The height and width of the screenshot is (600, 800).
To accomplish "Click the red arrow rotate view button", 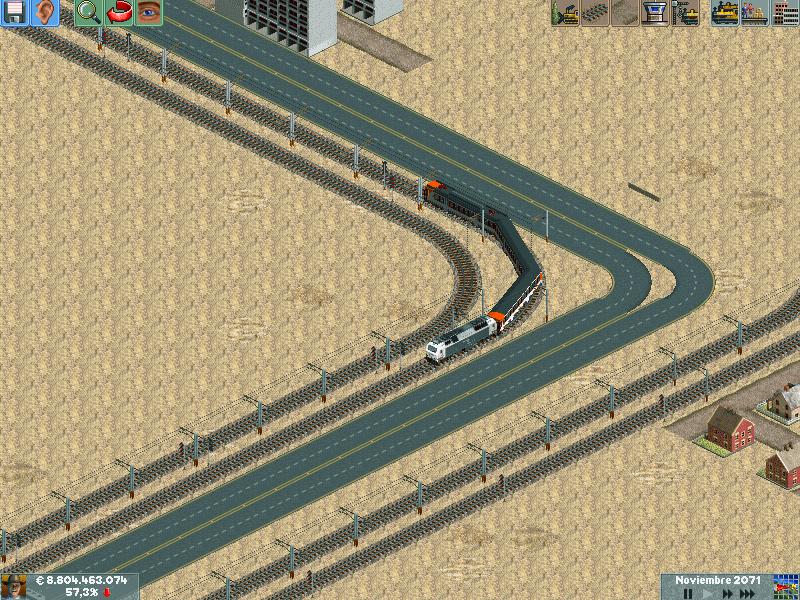I will coord(118,13).
